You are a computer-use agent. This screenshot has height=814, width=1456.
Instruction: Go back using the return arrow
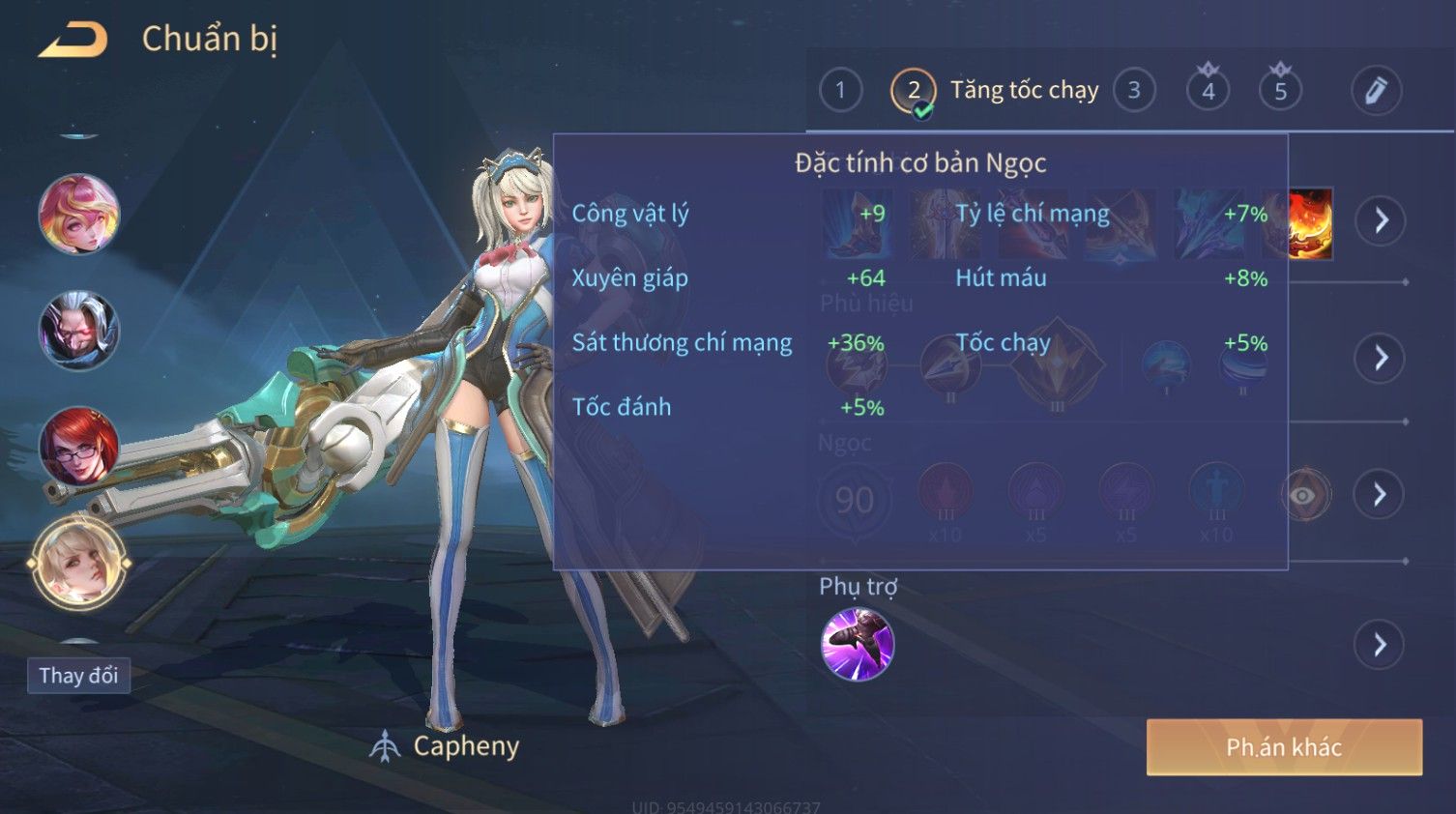73,40
